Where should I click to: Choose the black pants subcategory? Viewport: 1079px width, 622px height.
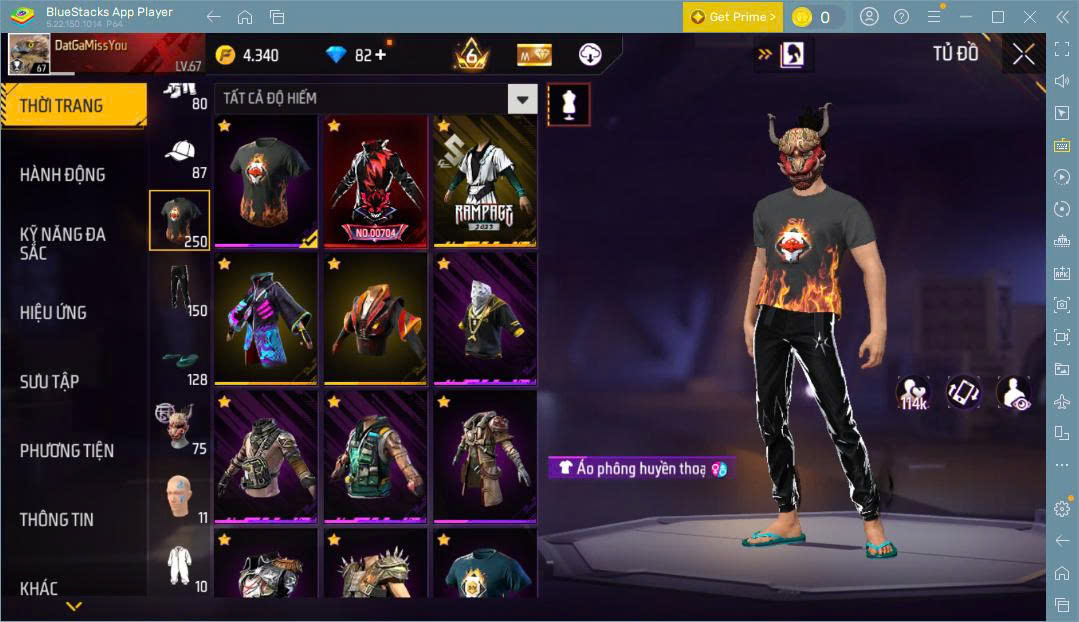[179, 290]
